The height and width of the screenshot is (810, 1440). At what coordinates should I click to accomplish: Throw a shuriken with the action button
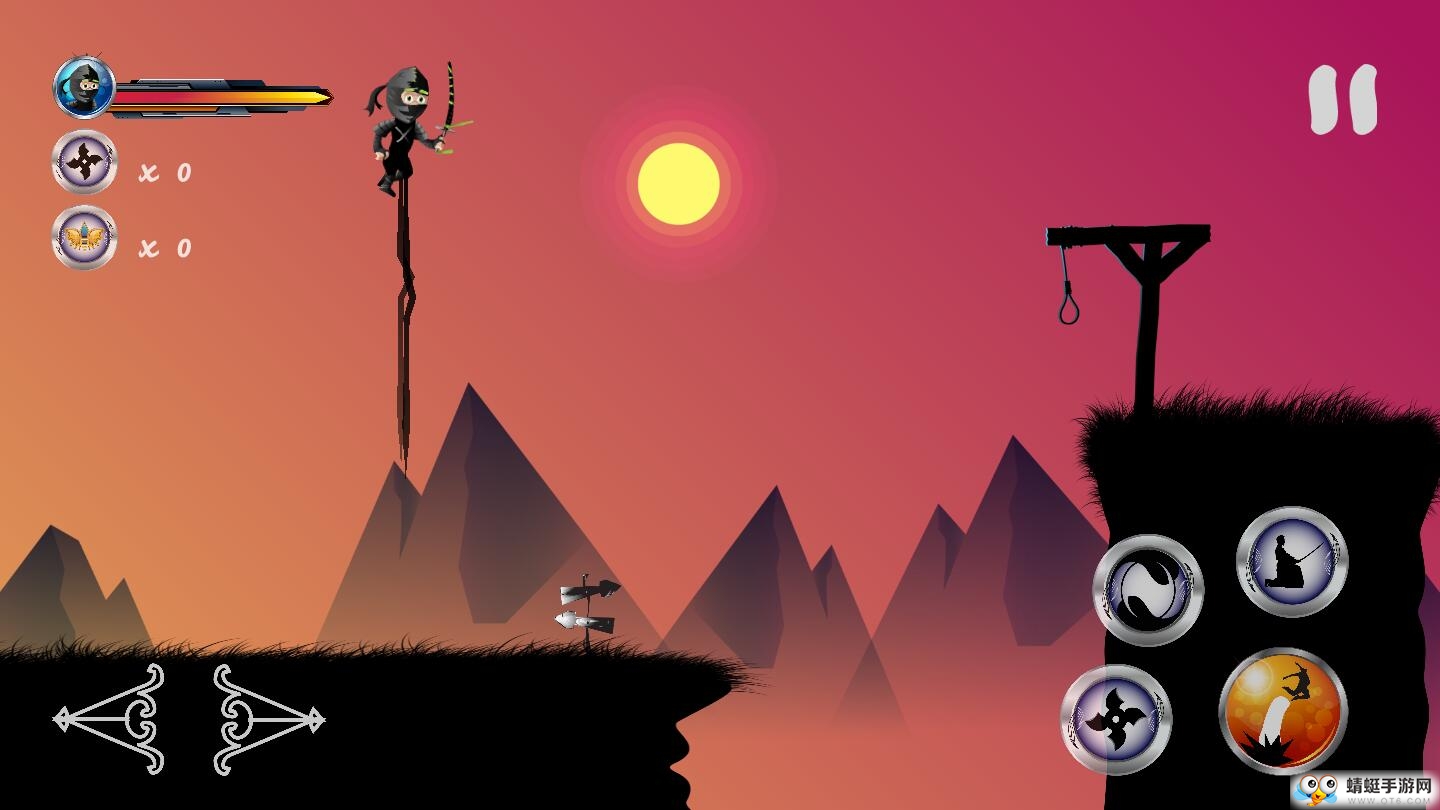[x=1116, y=719]
